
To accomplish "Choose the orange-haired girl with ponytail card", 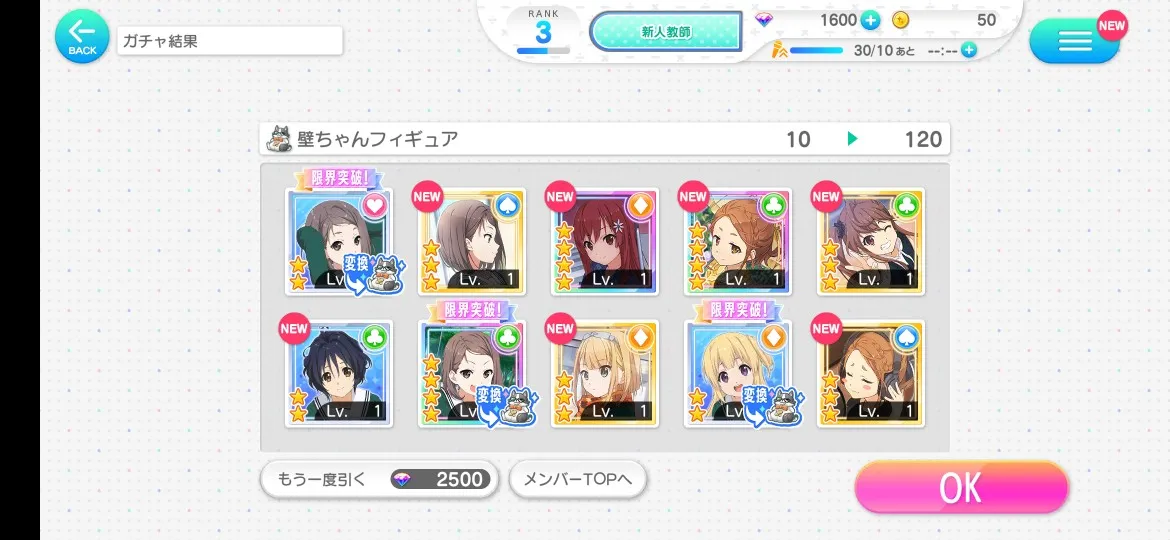I will (738, 242).
